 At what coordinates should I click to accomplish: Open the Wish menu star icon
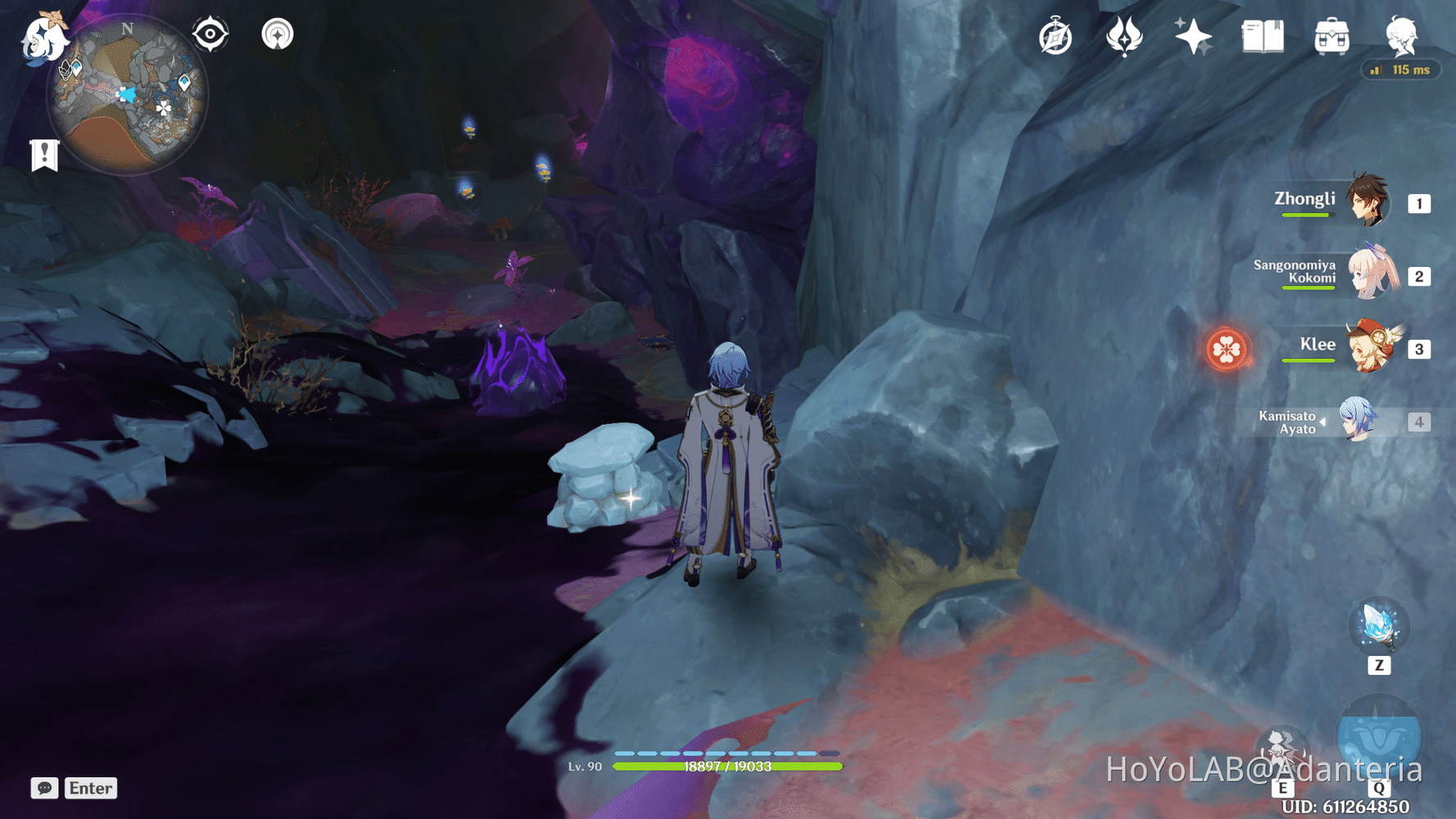1195,36
